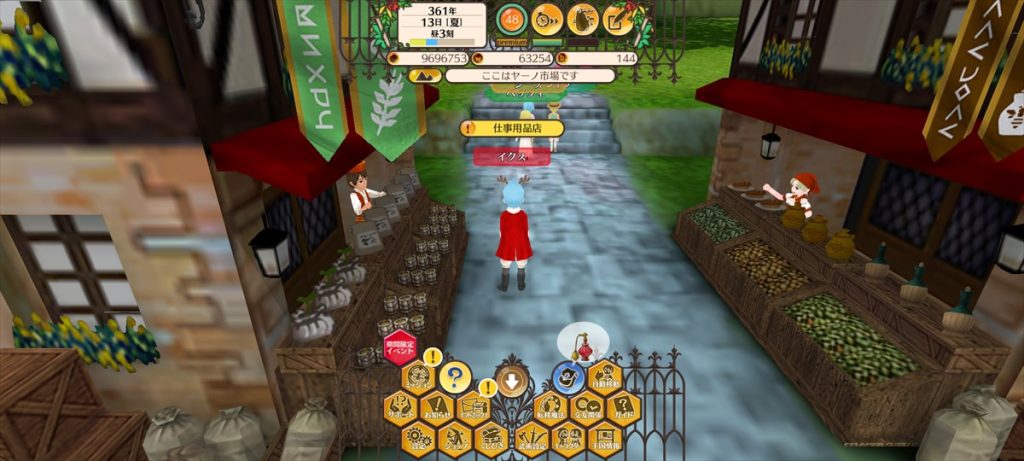The width and height of the screenshot is (1024, 461).
Task: Open the Notices (お知らせ) hexagon
Action: click(437, 408)
